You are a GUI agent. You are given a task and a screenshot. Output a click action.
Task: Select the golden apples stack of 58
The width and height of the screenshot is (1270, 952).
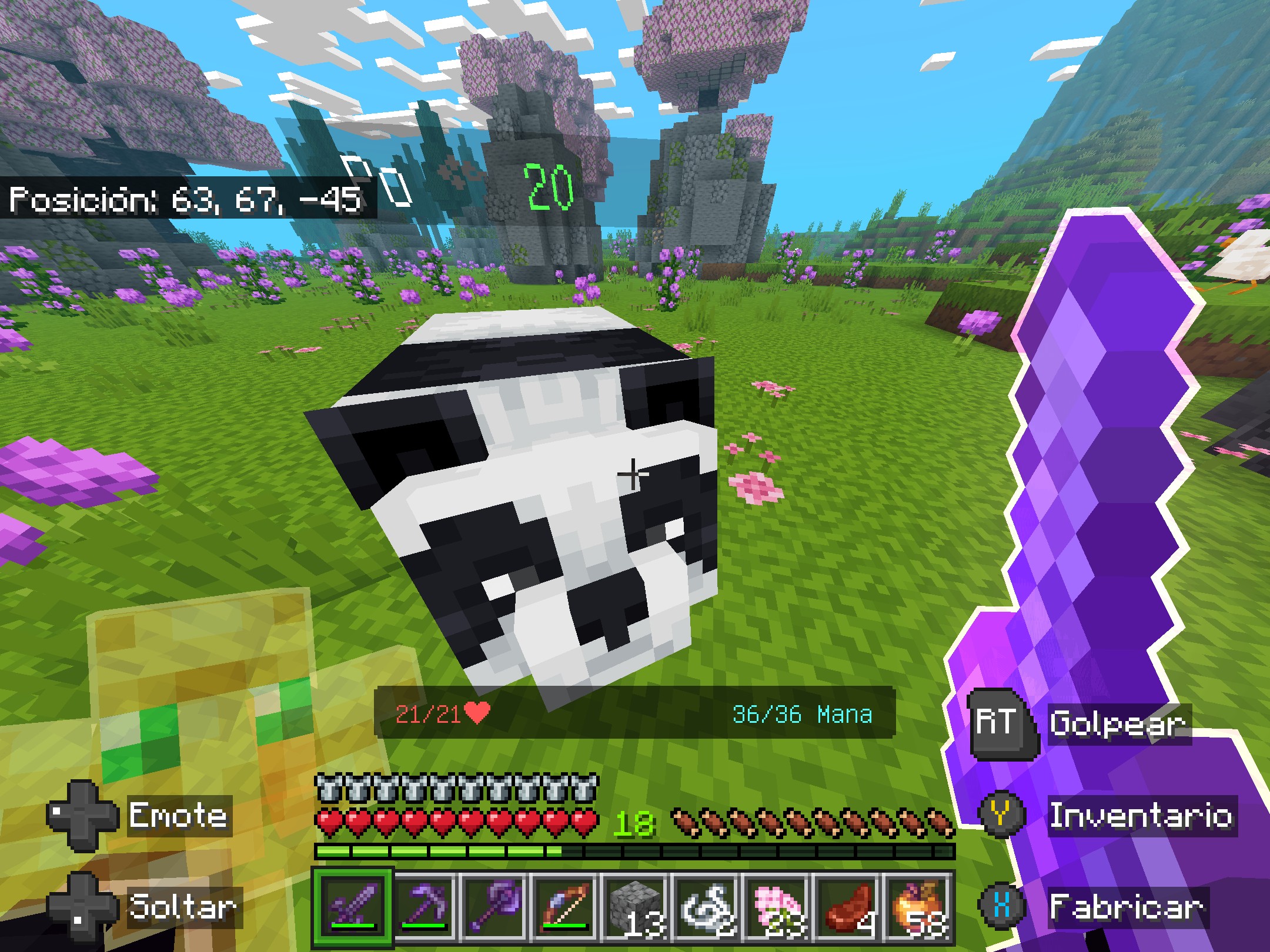click(x=916, y=908)
